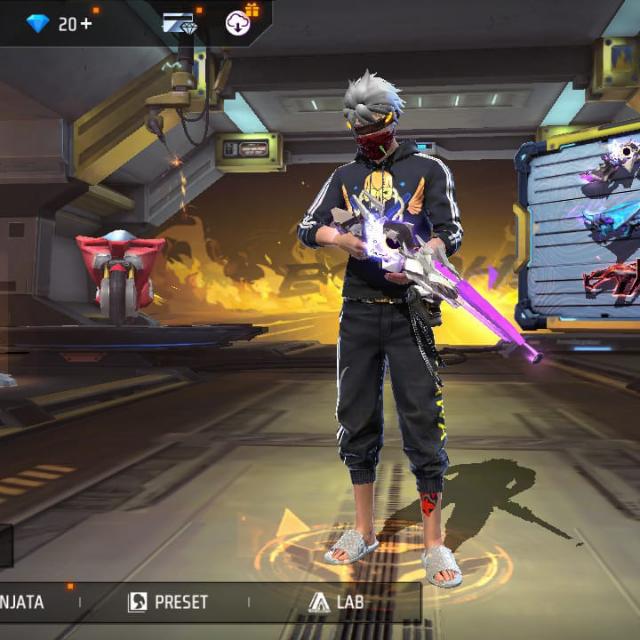640x640 pixels.
Task: Tap the plus sign to add diamonds
Action: [87, 23]
